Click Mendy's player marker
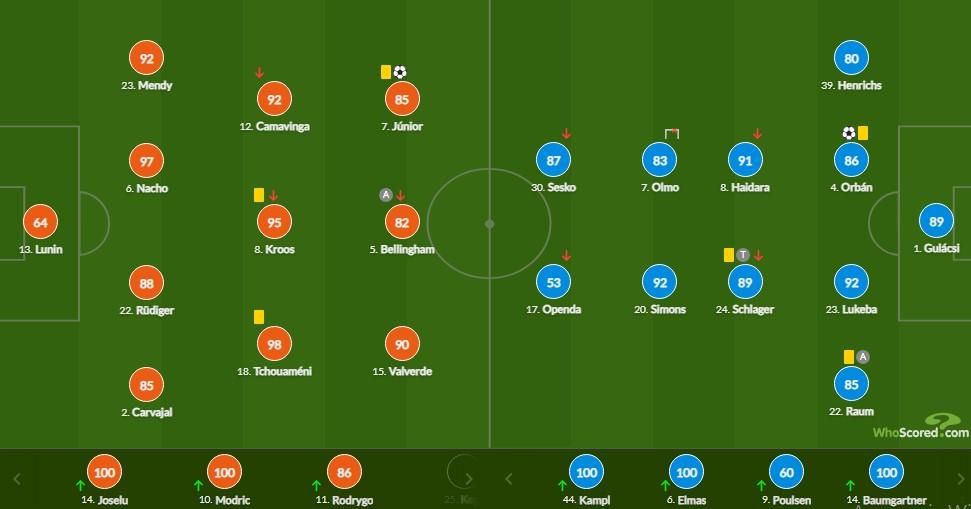971x509 pixels. (x=147, y=59)
